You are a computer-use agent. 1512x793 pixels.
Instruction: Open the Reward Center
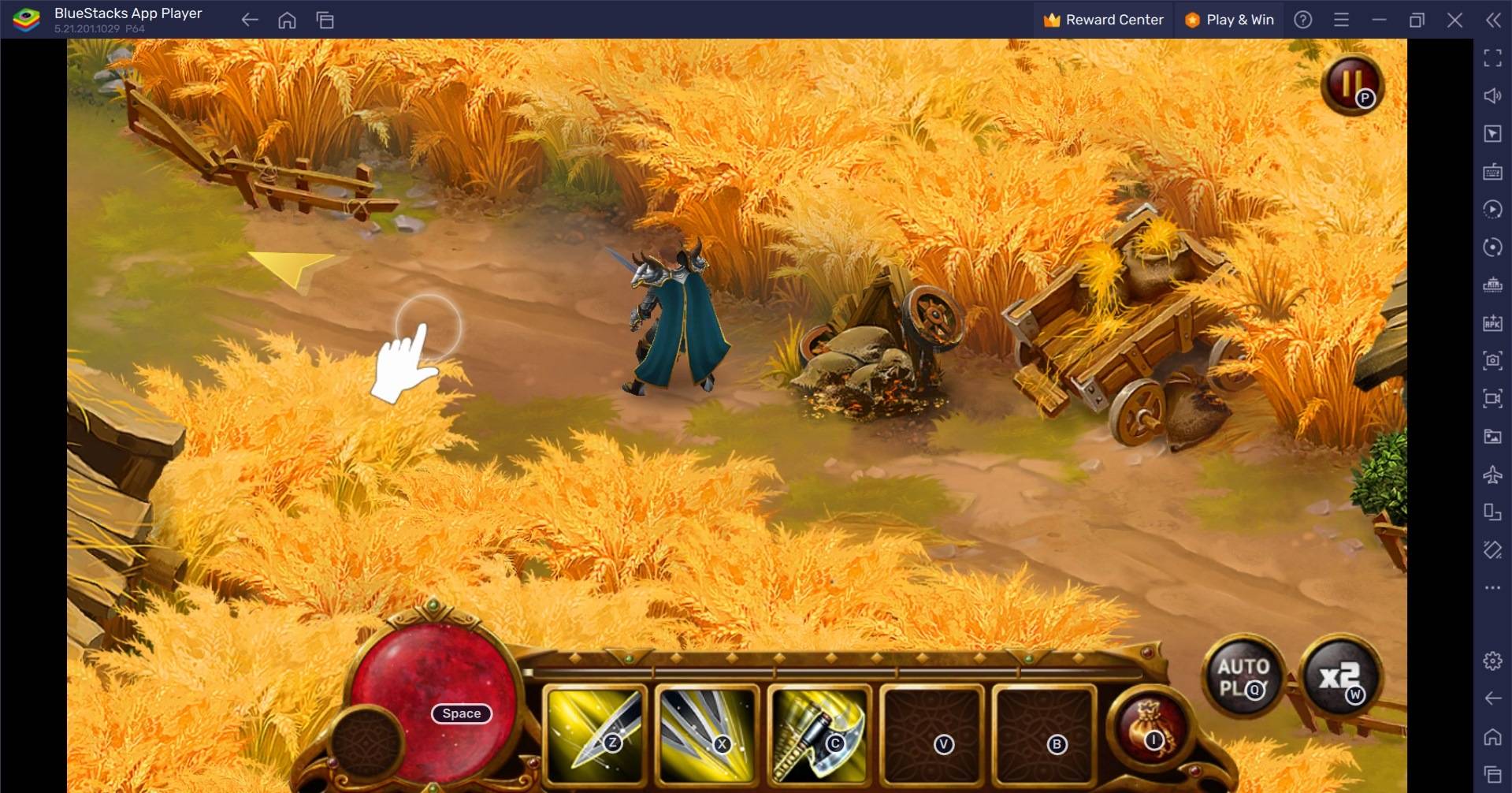(x=1103, y=20)
